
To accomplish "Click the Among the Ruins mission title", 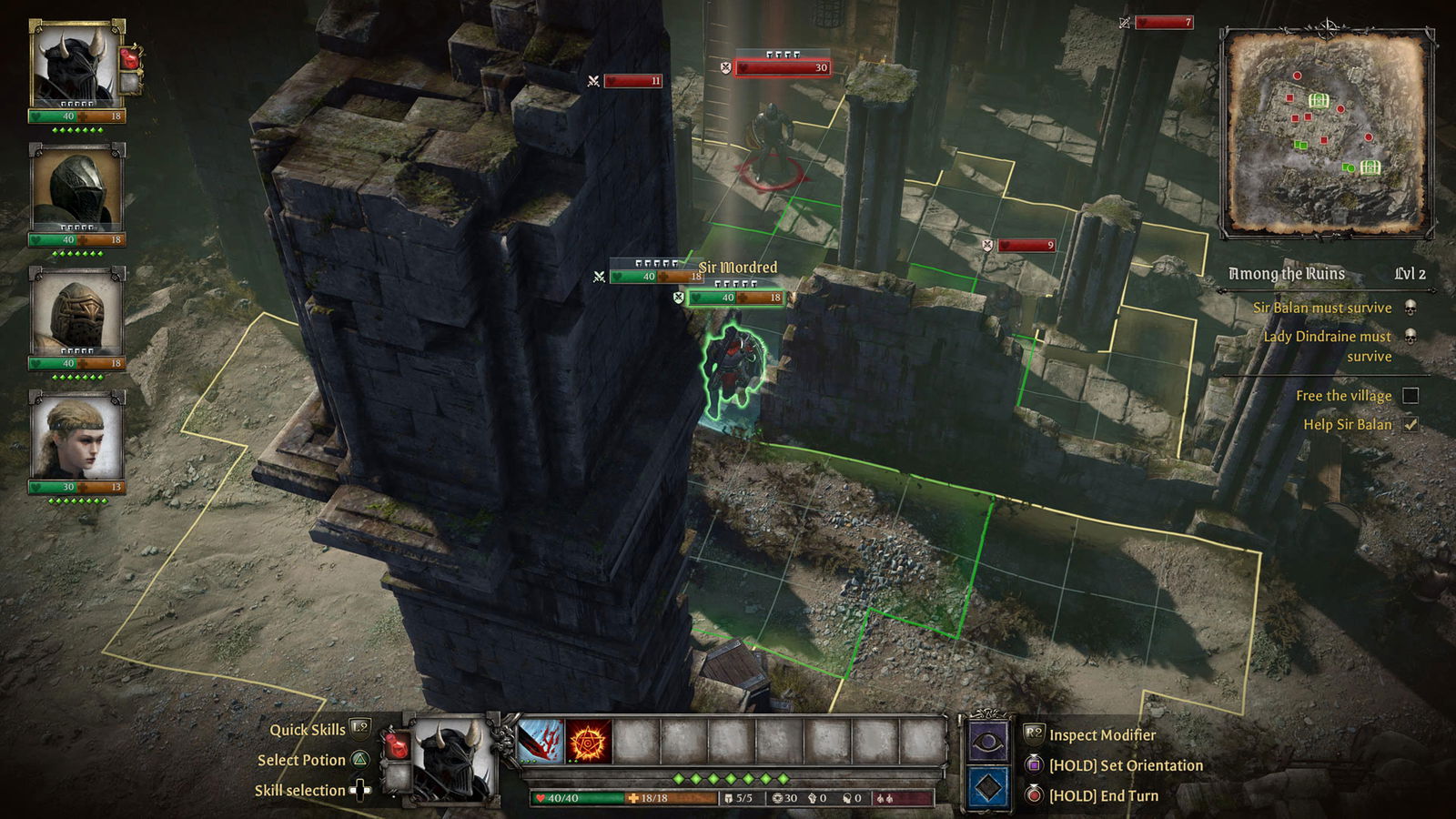I will tap(1286, 274).
